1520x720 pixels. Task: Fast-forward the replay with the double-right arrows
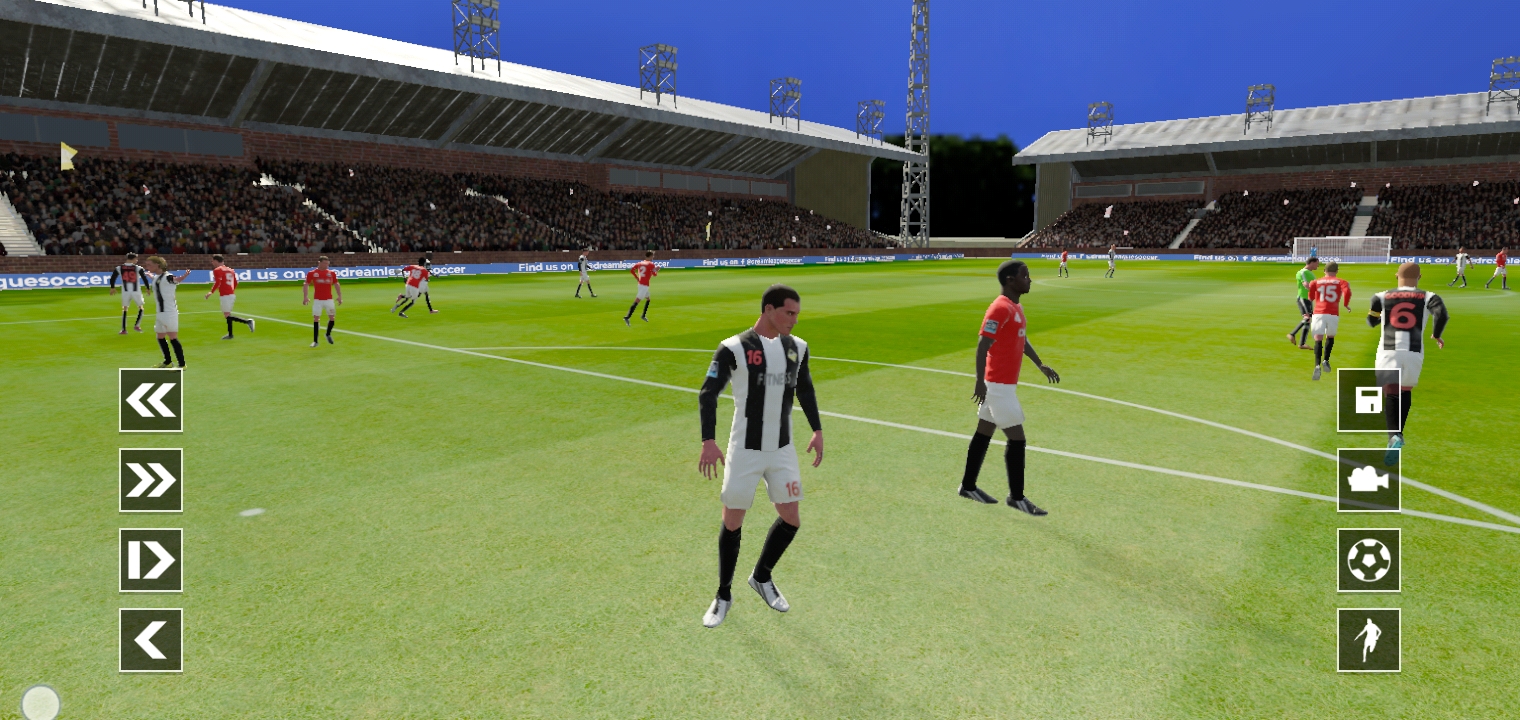click(x=151, y=480)
